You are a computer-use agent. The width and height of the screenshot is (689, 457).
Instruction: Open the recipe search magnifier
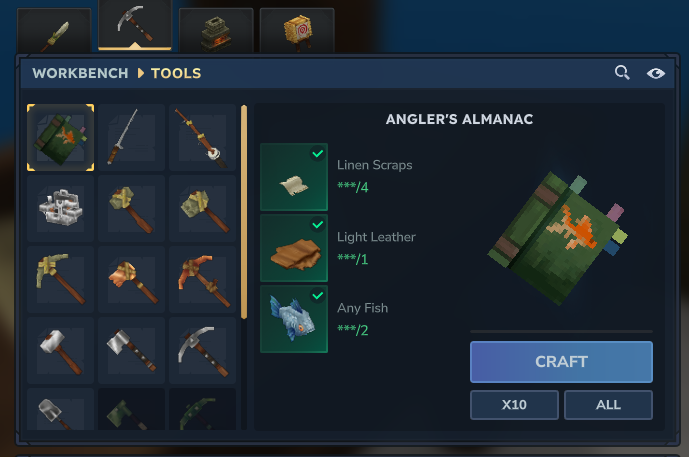pos(622,73)
